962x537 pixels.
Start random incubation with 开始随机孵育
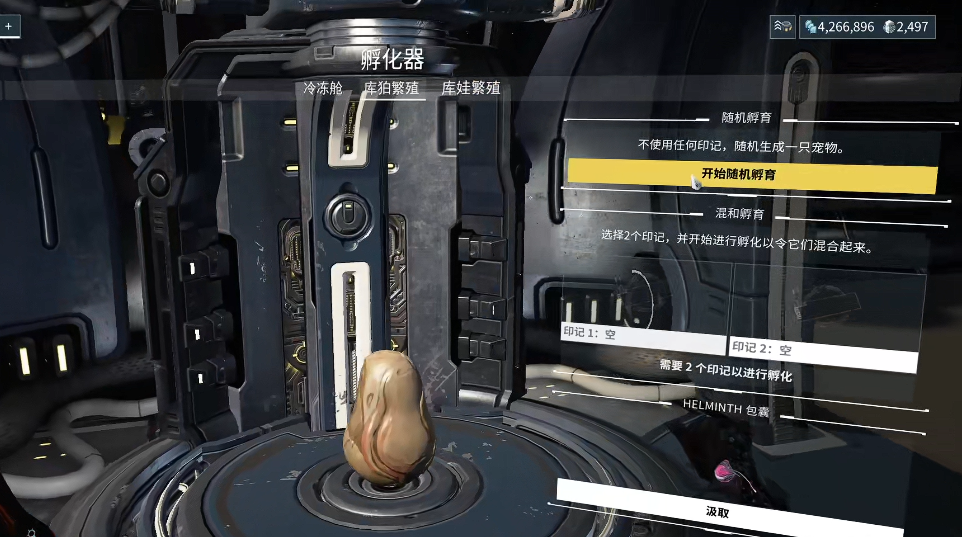752,174
